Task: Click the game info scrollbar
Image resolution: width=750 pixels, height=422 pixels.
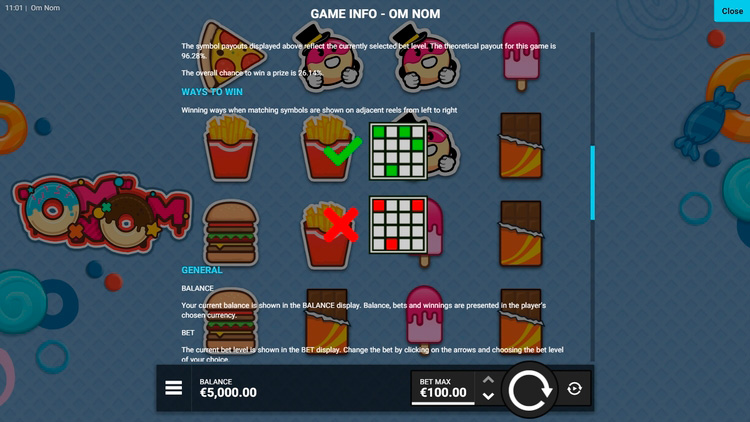Action: 593,182
